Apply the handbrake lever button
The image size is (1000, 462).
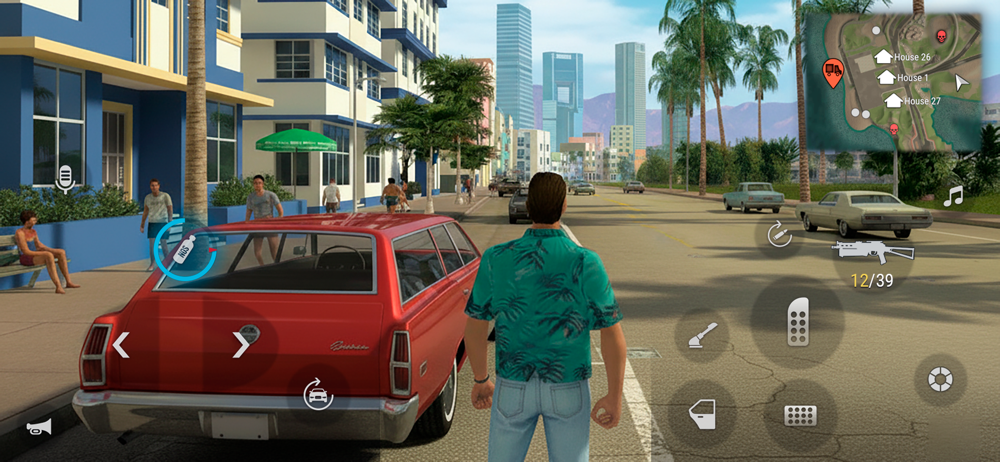pos(702,336)
